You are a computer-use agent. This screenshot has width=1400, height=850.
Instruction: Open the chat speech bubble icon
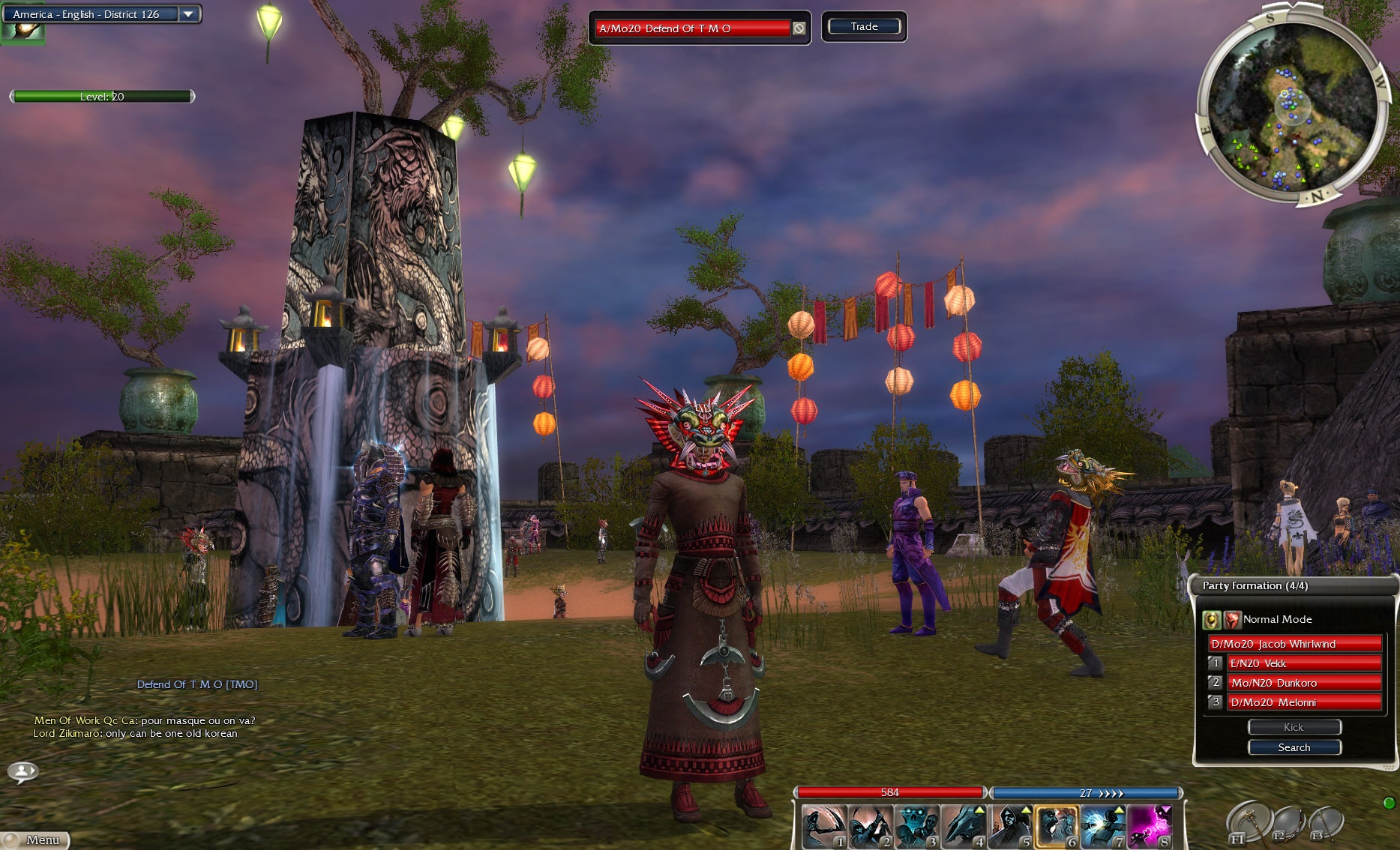23,771
